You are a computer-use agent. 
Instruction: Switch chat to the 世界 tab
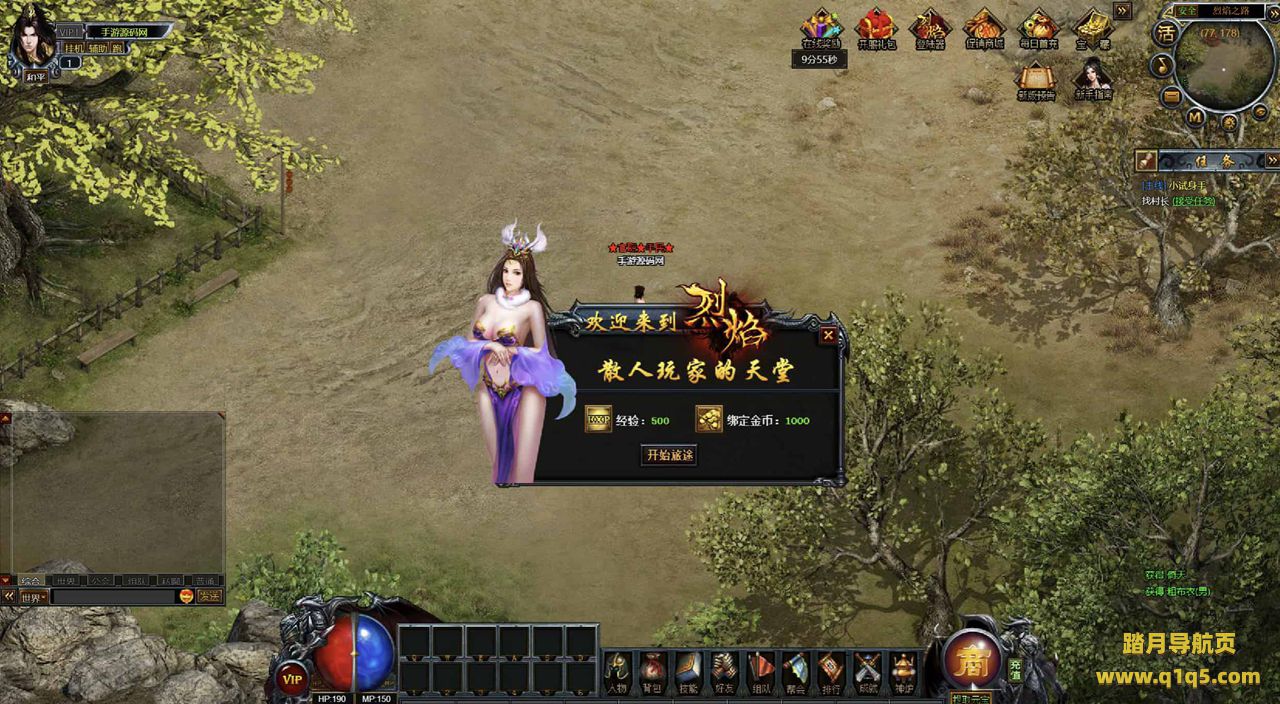coord(66,580)
